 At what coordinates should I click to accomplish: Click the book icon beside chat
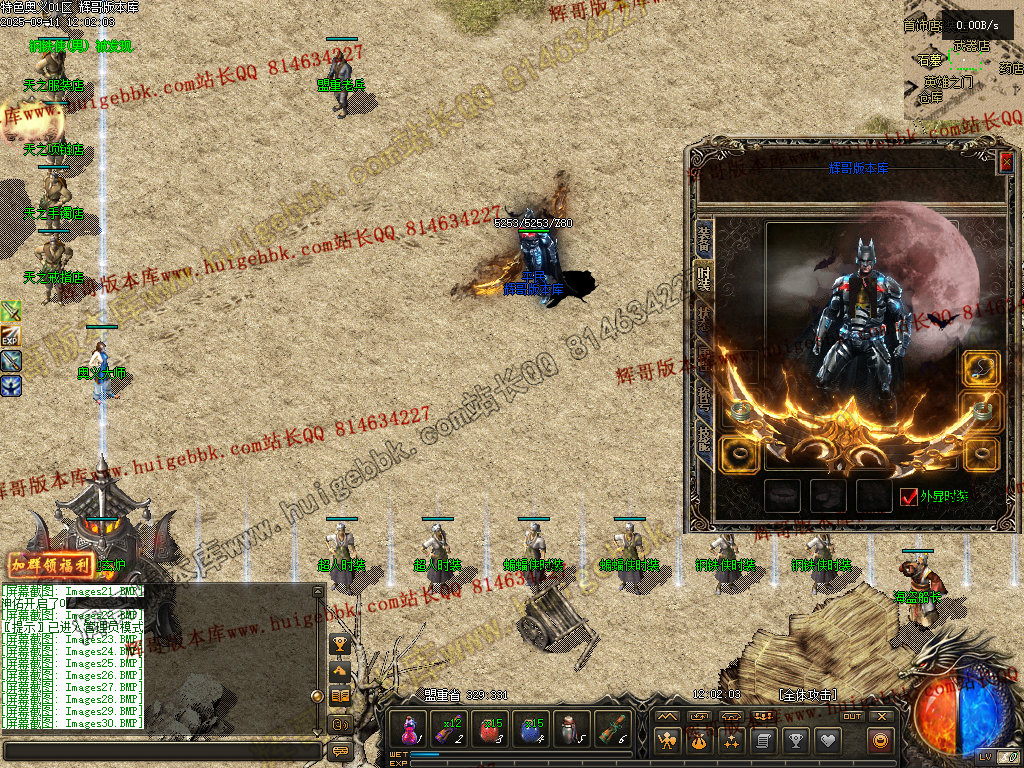click(x=340, y=696)
